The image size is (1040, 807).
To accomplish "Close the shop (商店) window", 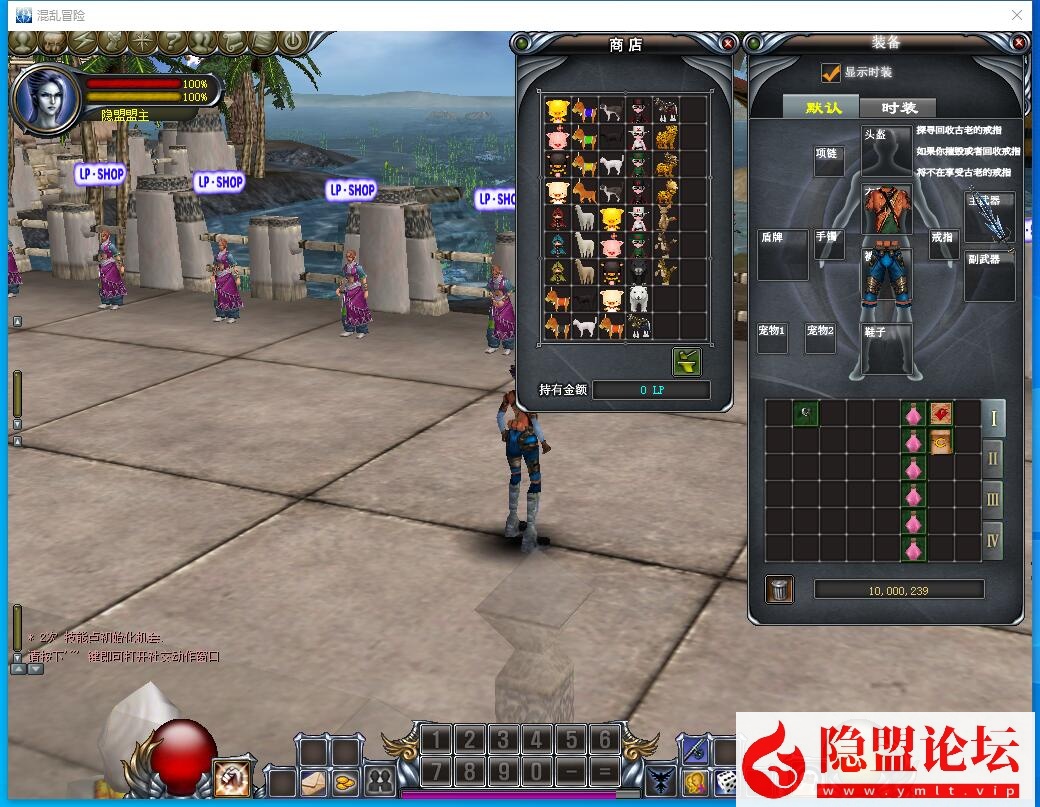I will click(x=728, y=43).
